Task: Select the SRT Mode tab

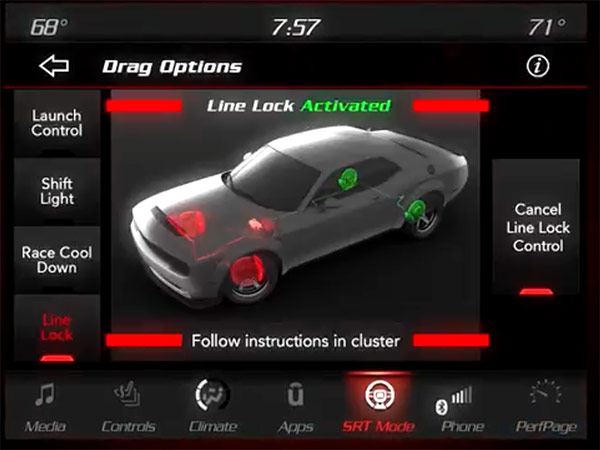Action: coord(379,405)
